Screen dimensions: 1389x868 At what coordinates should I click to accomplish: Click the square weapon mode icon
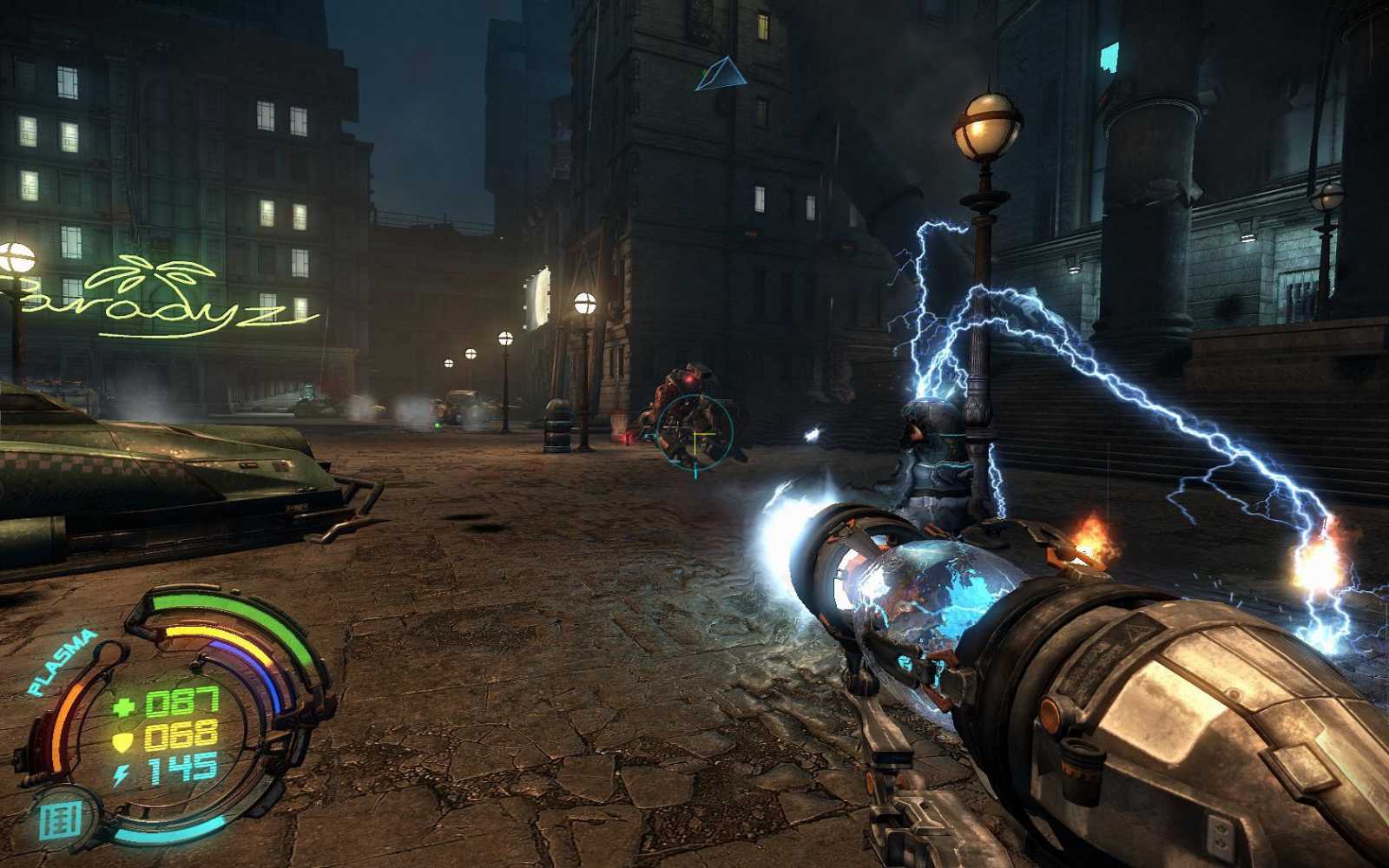(x=61, y=819)
